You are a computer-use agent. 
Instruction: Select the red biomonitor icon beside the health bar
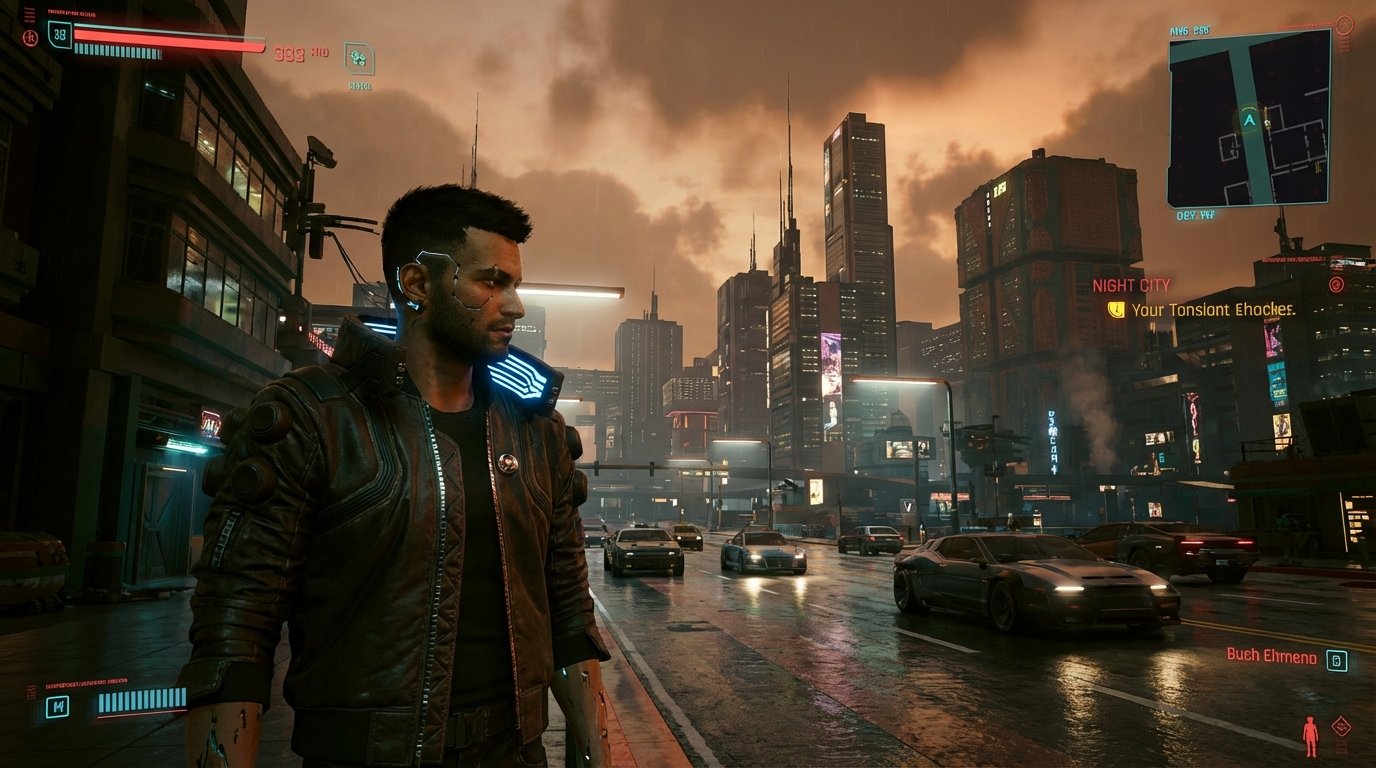tap(30, 36)
